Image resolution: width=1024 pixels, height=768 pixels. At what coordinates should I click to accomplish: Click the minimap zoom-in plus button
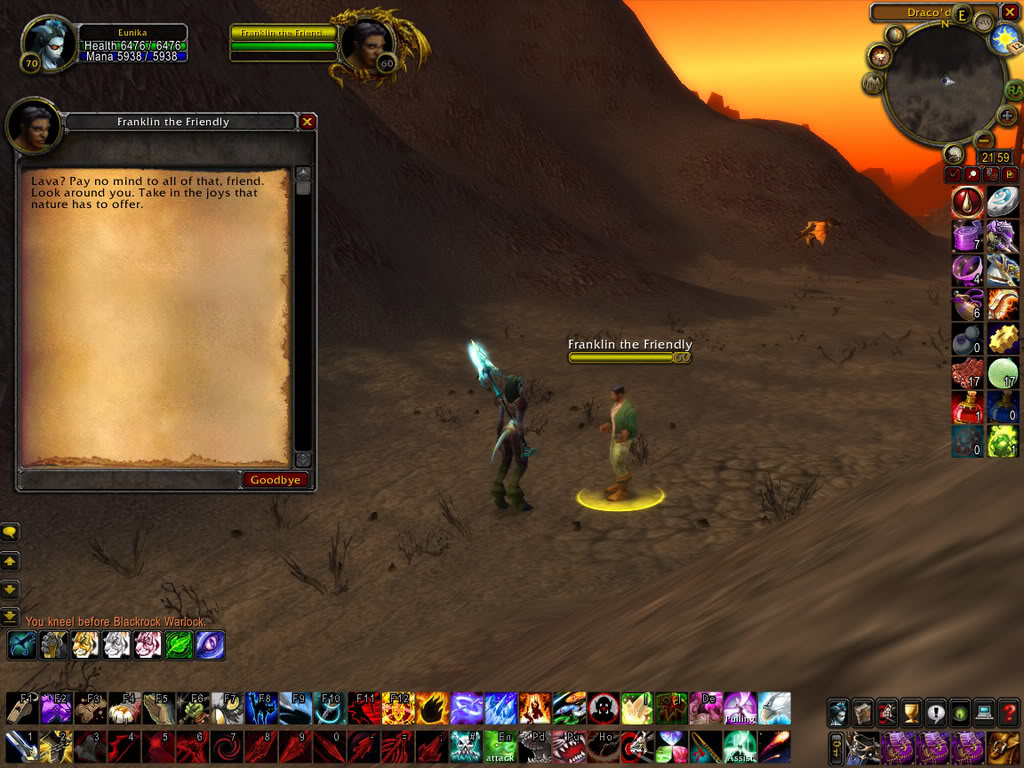(1007, 116)
